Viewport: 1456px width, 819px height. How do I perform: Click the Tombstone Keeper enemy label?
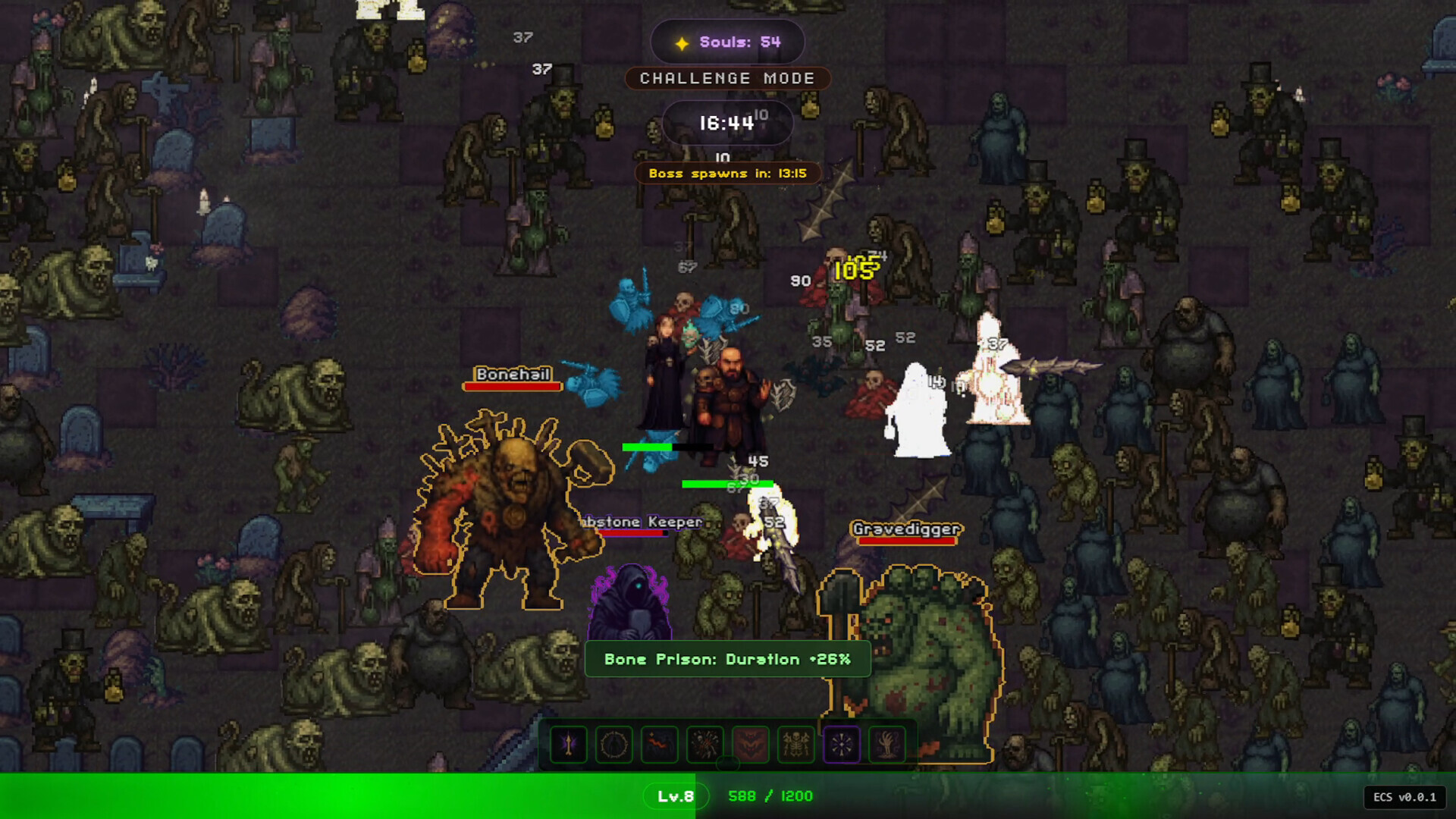[639, 521]
